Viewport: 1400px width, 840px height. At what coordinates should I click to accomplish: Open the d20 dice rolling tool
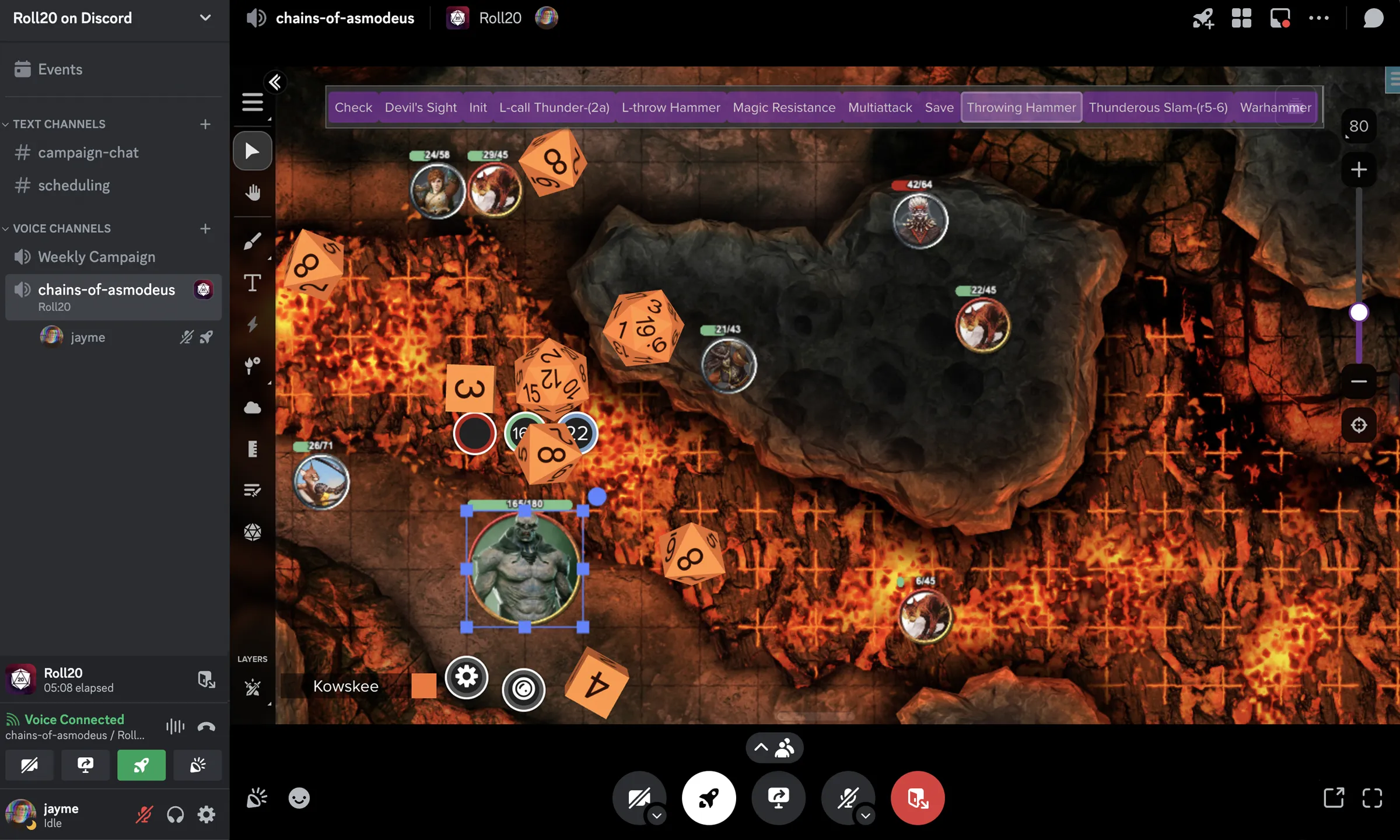pyautogui.click(x=252, y=531)
